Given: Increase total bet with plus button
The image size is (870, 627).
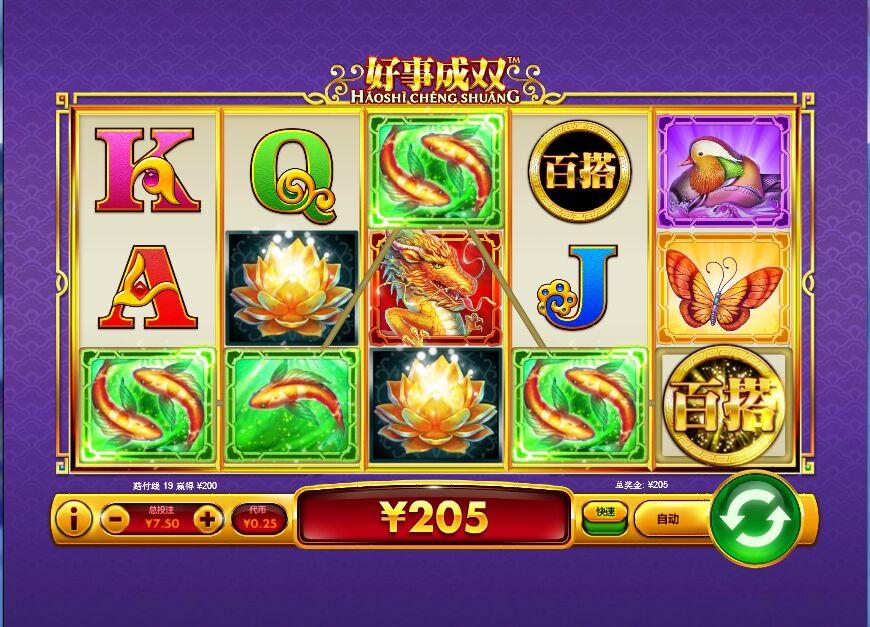Looking at the screenshot, I should 207,518.
